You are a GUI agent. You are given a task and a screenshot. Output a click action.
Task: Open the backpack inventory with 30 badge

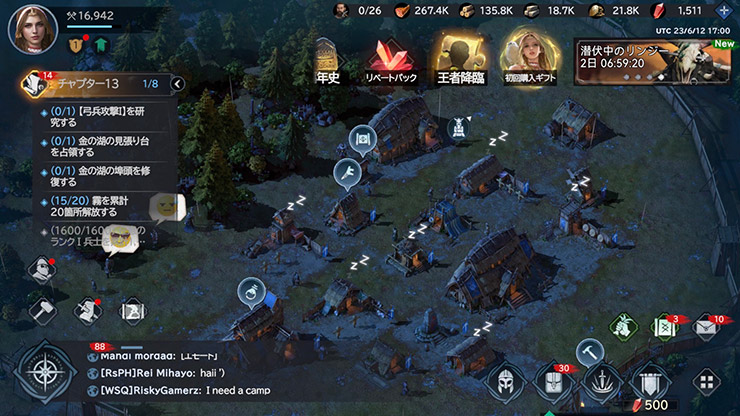tap(552, 383)
